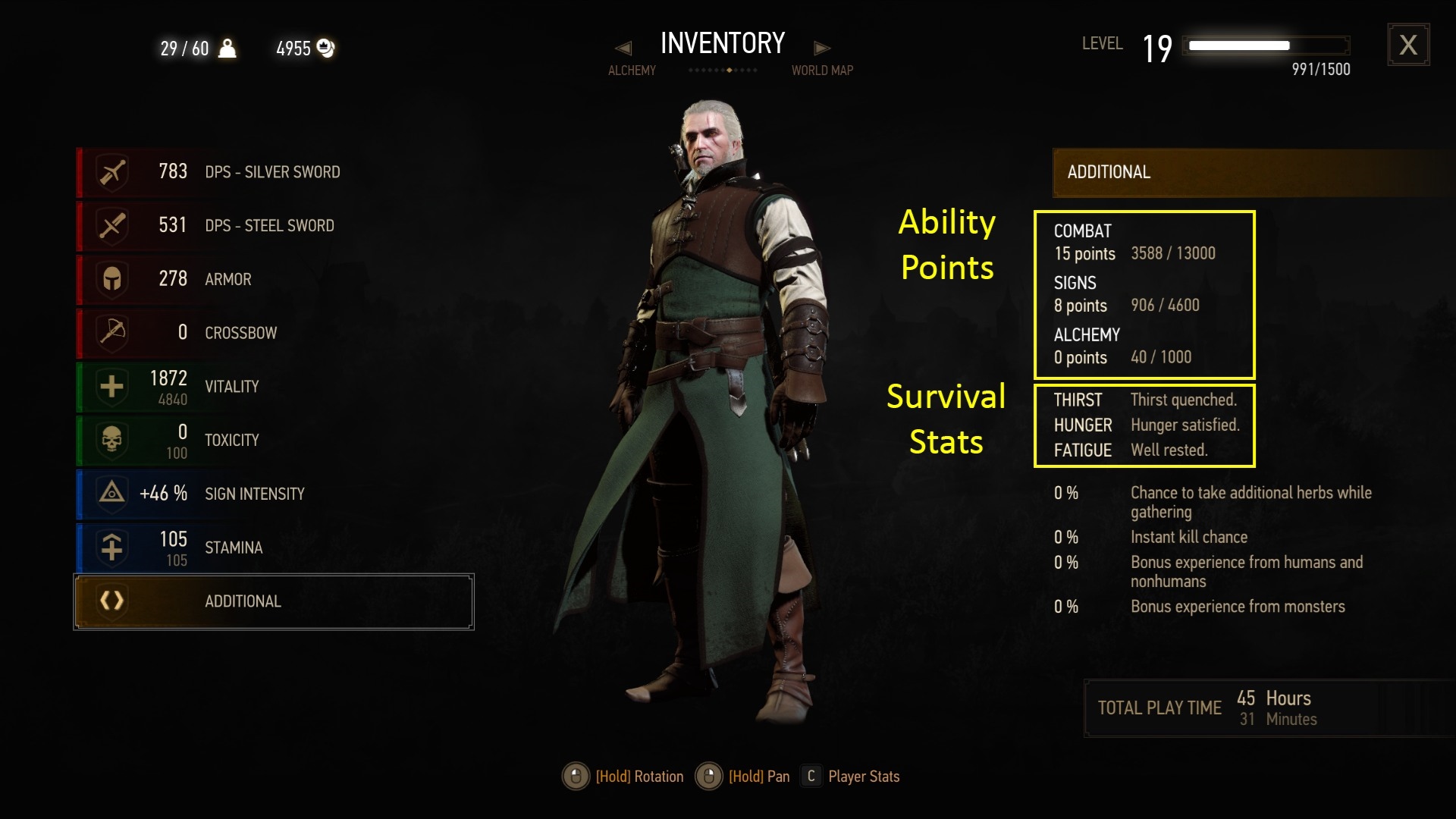This screenshot has width=1456, height=819.
Task: Switch to the Alchemy panel
Action: pos(632,71)
